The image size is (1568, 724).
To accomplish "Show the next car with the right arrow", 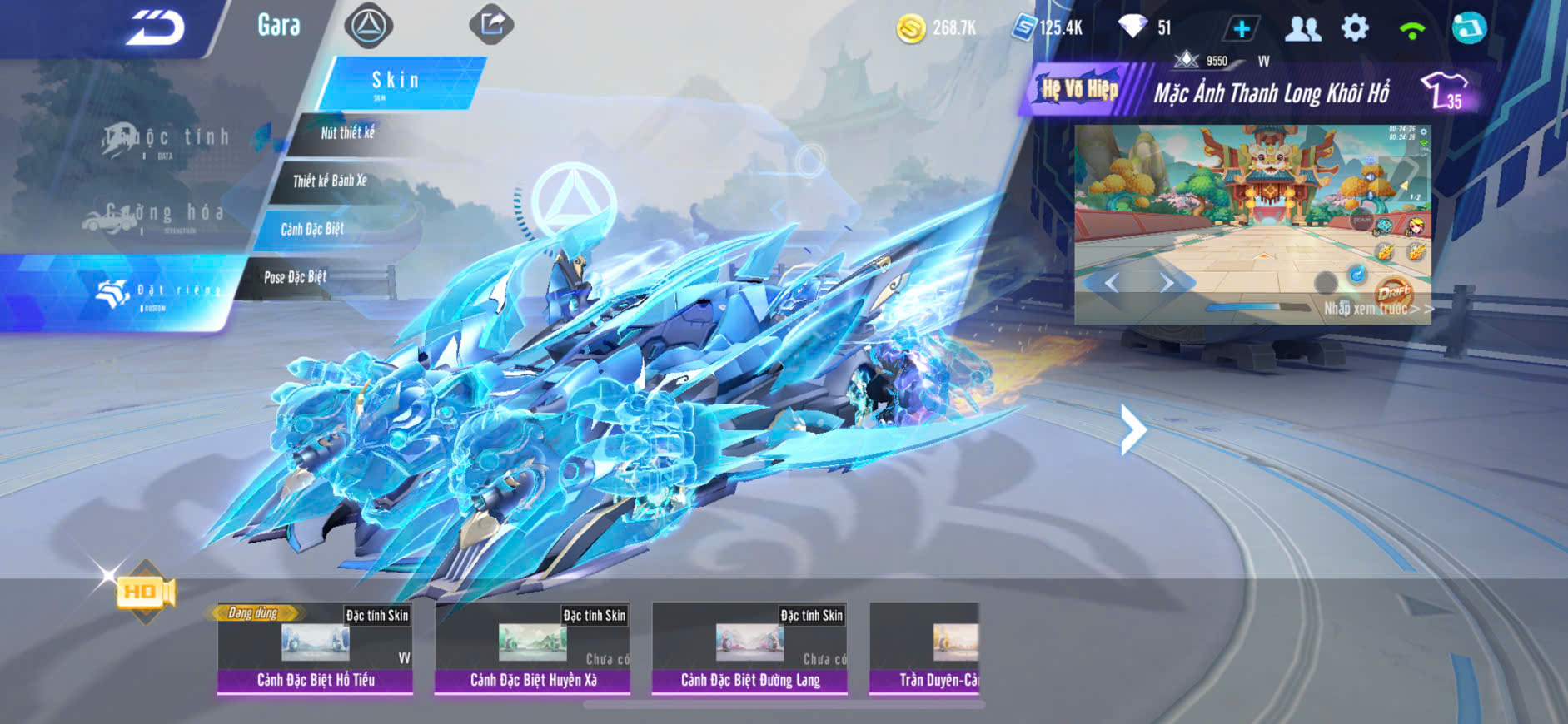I will click(1132, 429).
